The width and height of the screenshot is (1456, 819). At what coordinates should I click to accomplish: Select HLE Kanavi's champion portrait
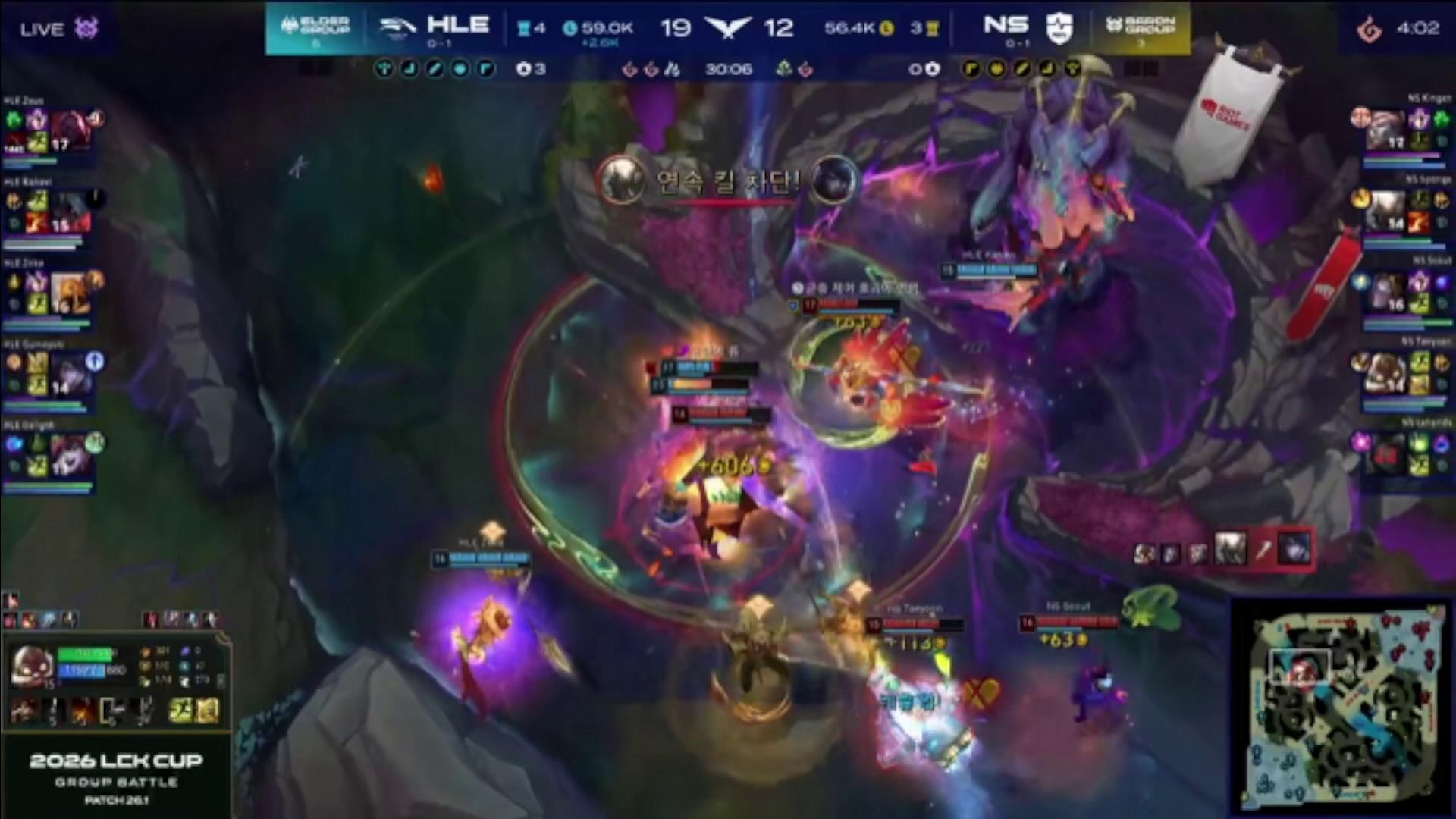click(71, 211)
